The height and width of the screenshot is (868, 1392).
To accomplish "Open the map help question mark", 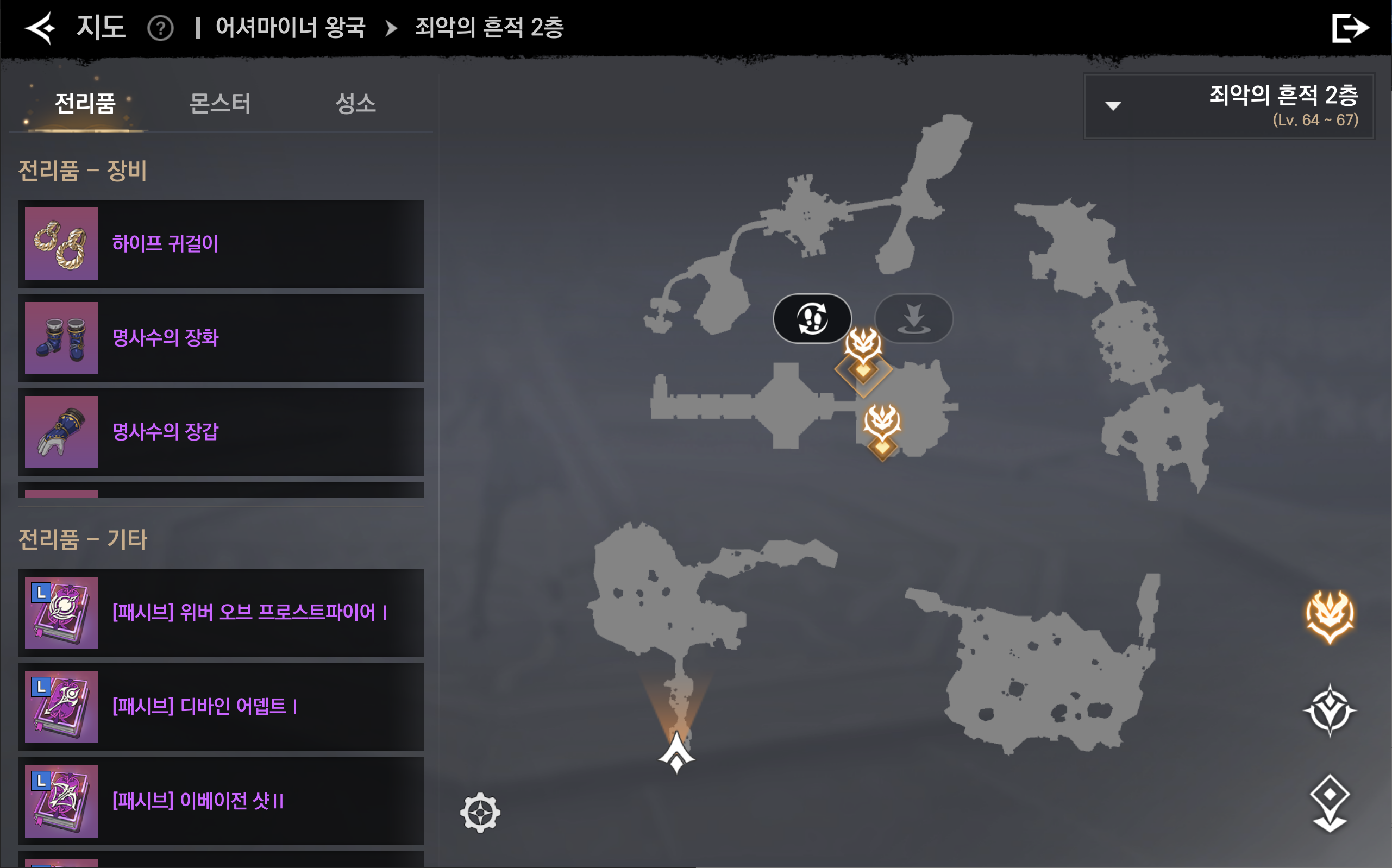I will [160, 28].
